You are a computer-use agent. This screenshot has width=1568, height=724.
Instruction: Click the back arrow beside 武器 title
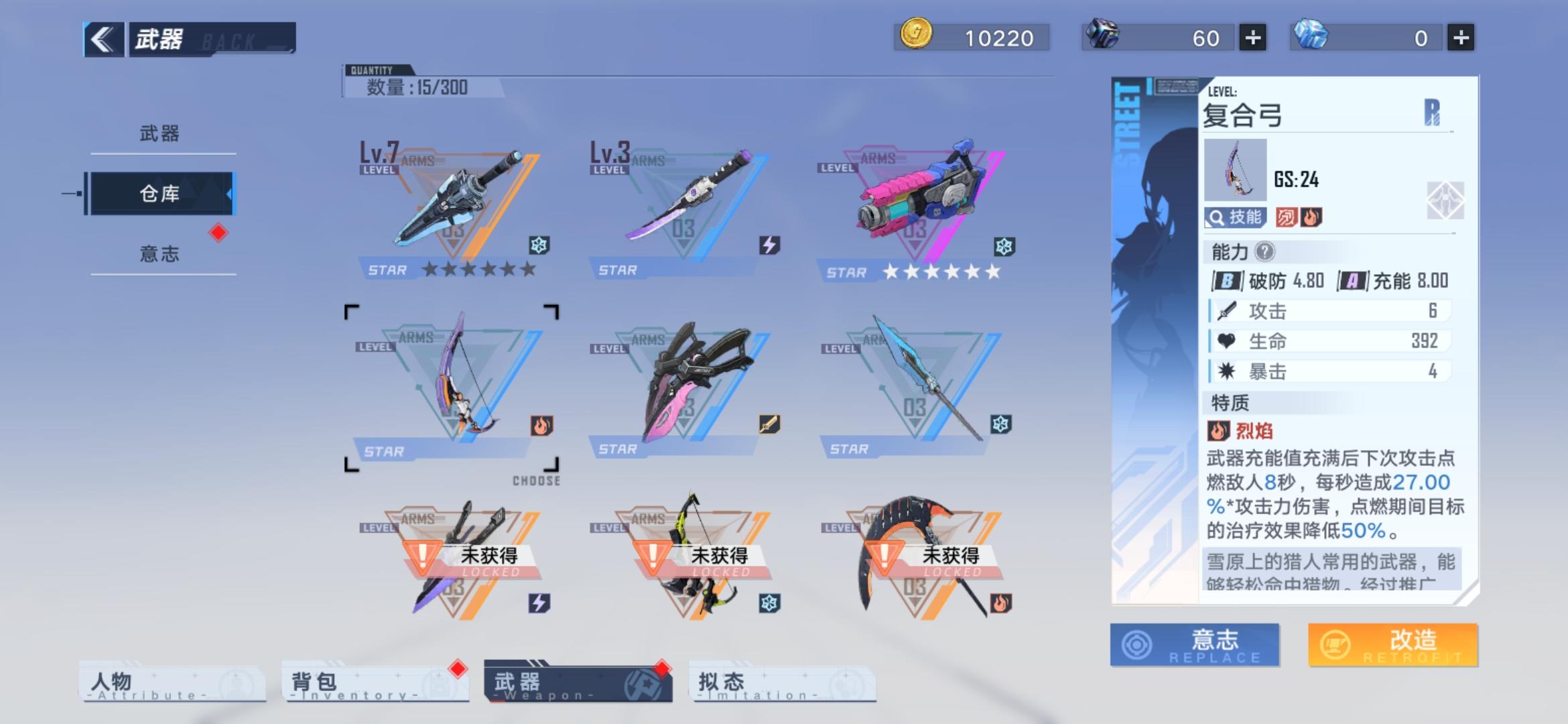(x=102, y=38)
